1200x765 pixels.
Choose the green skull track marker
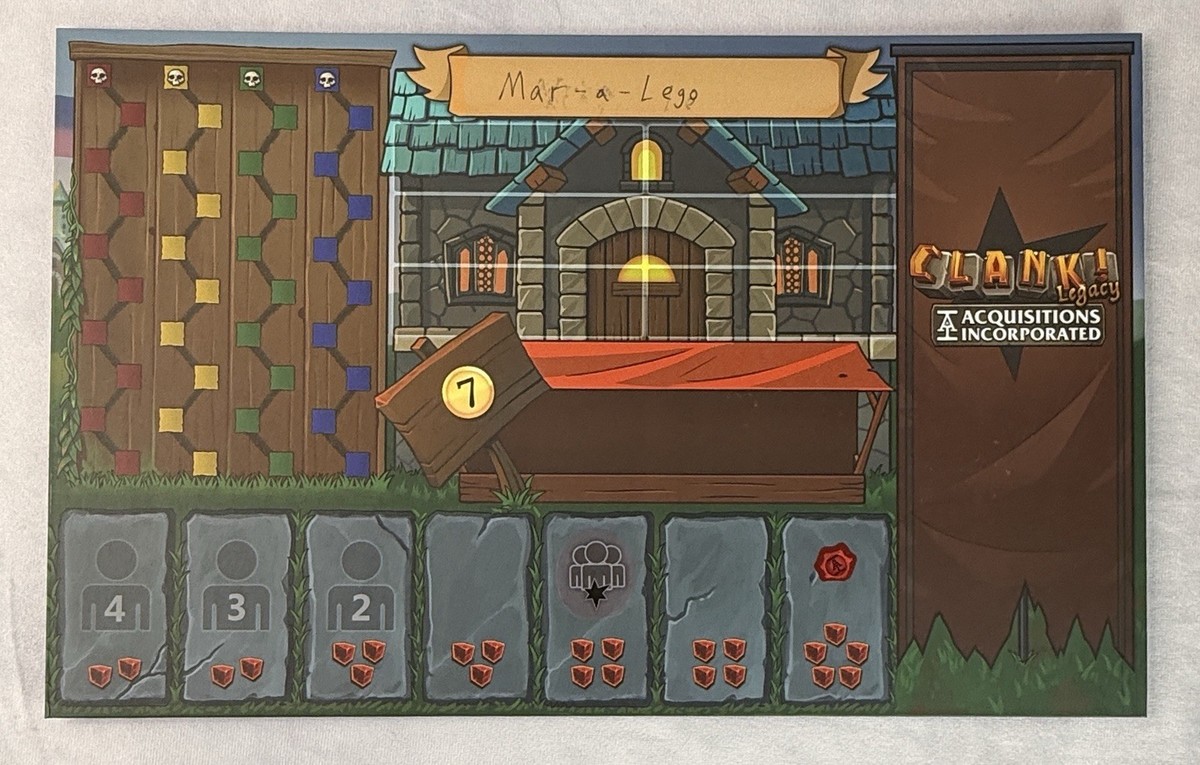point(250,77)
